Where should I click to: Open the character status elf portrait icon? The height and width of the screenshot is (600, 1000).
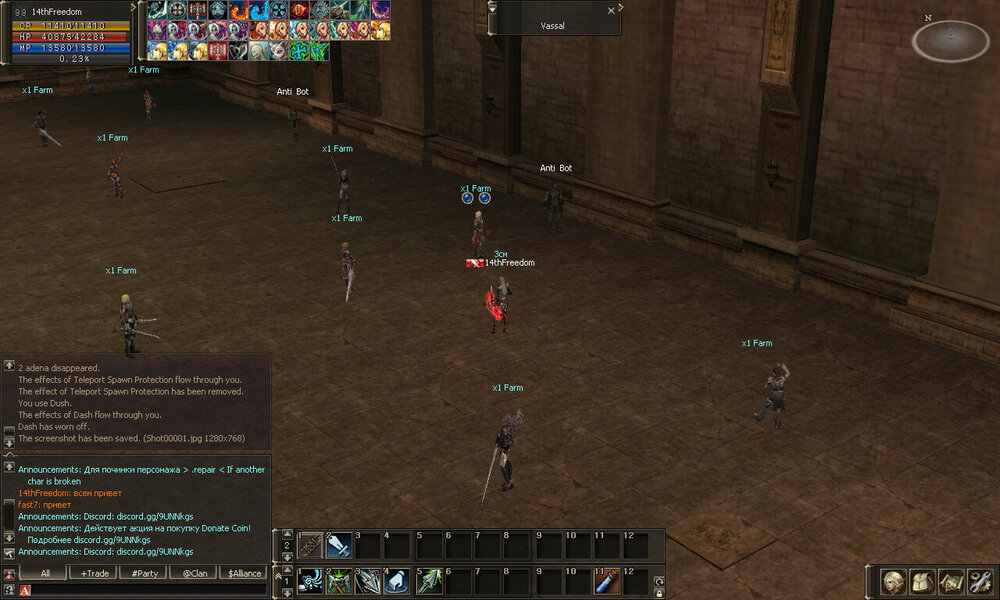(893, 581)
